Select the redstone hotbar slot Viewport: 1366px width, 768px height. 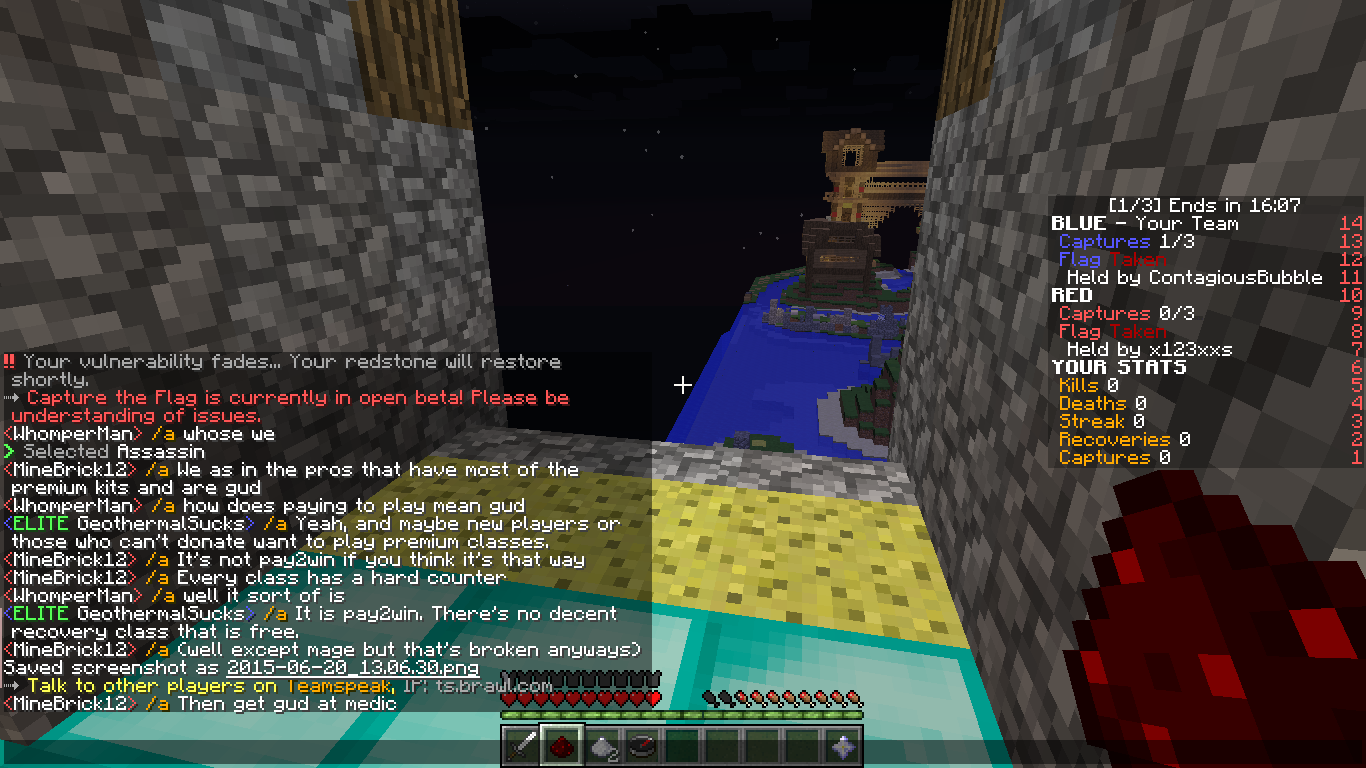pos(561,746)
